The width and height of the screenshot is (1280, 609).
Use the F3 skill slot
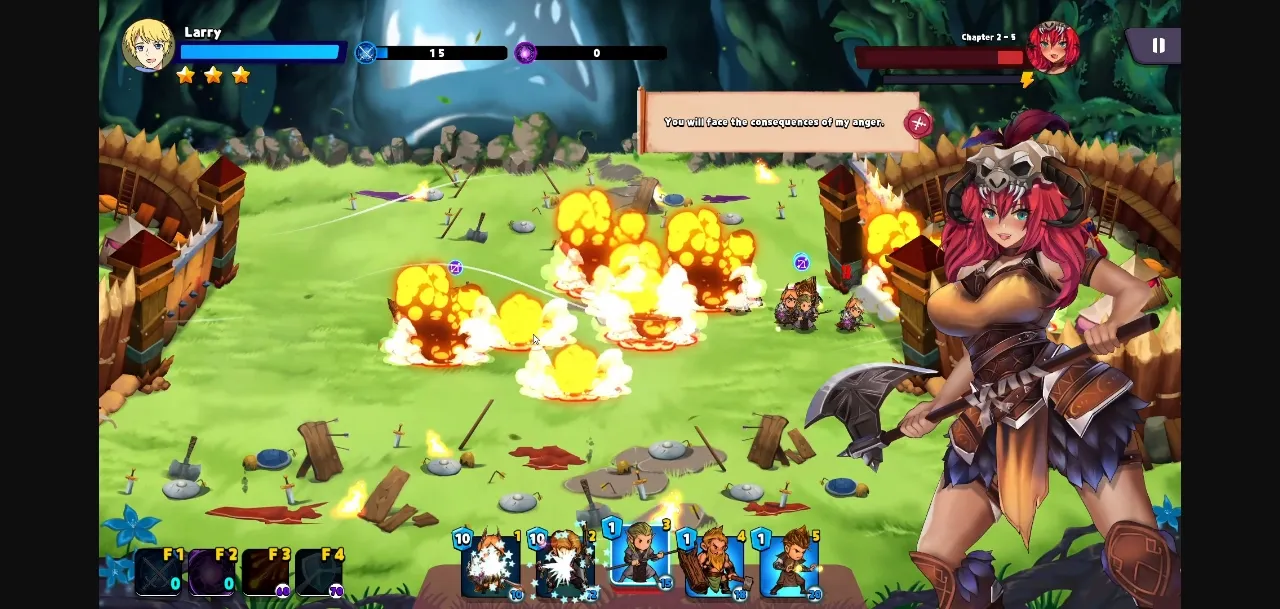(266, 572)
